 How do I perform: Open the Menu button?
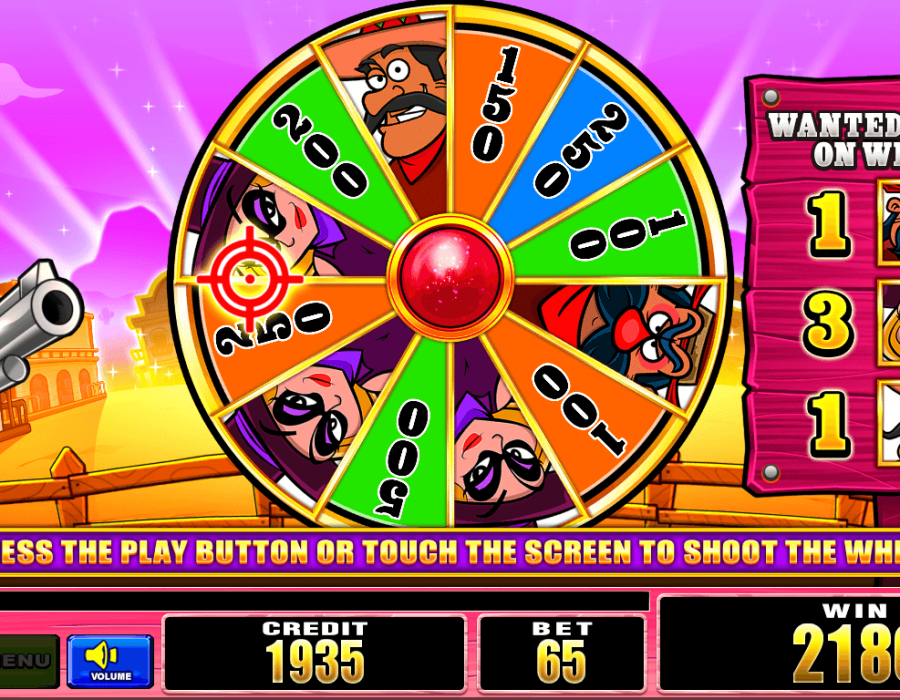pos(27,661)
